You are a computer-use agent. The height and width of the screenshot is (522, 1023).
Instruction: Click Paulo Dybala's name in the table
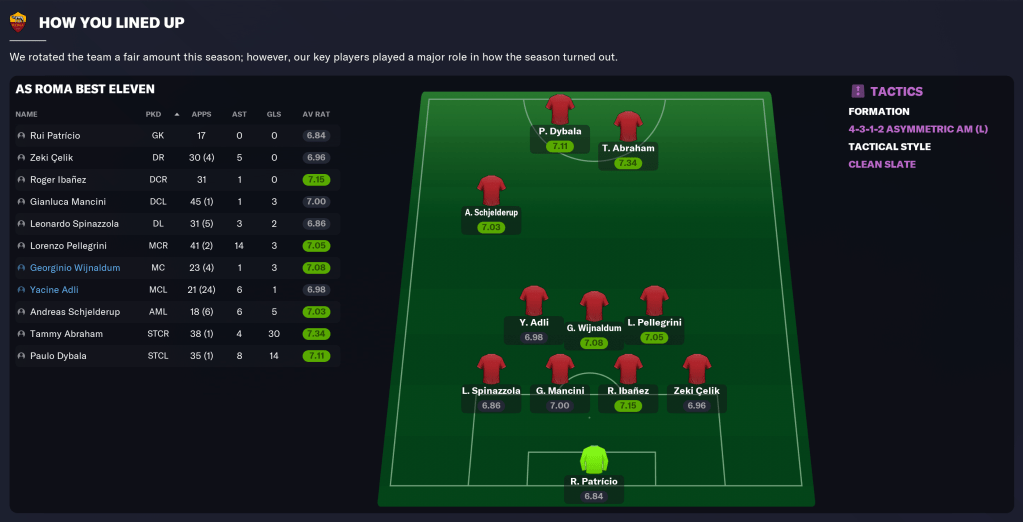pos(58,356)
